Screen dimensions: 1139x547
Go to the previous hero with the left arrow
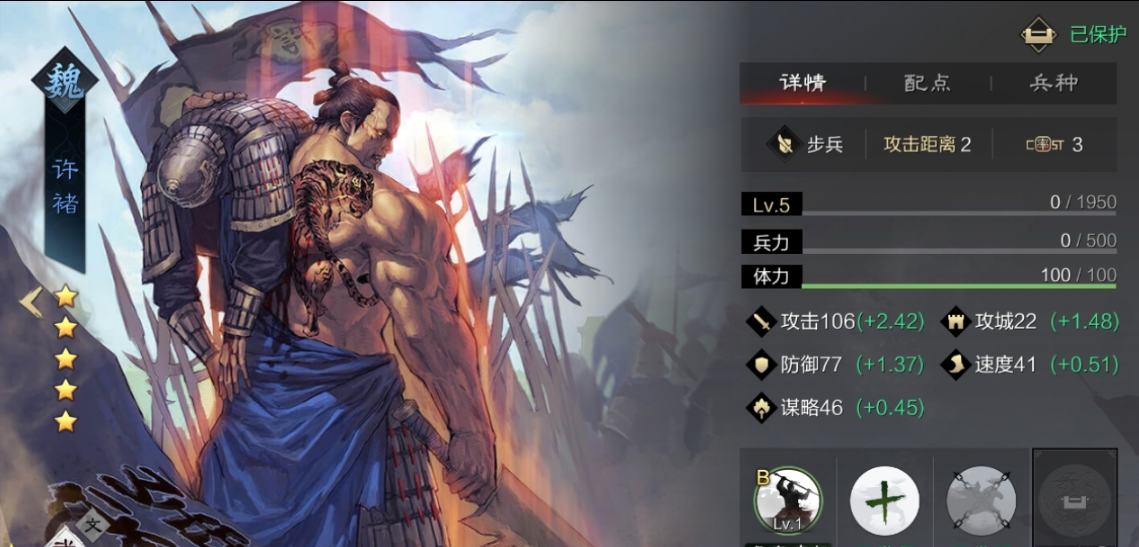click(x=30, y=300)
